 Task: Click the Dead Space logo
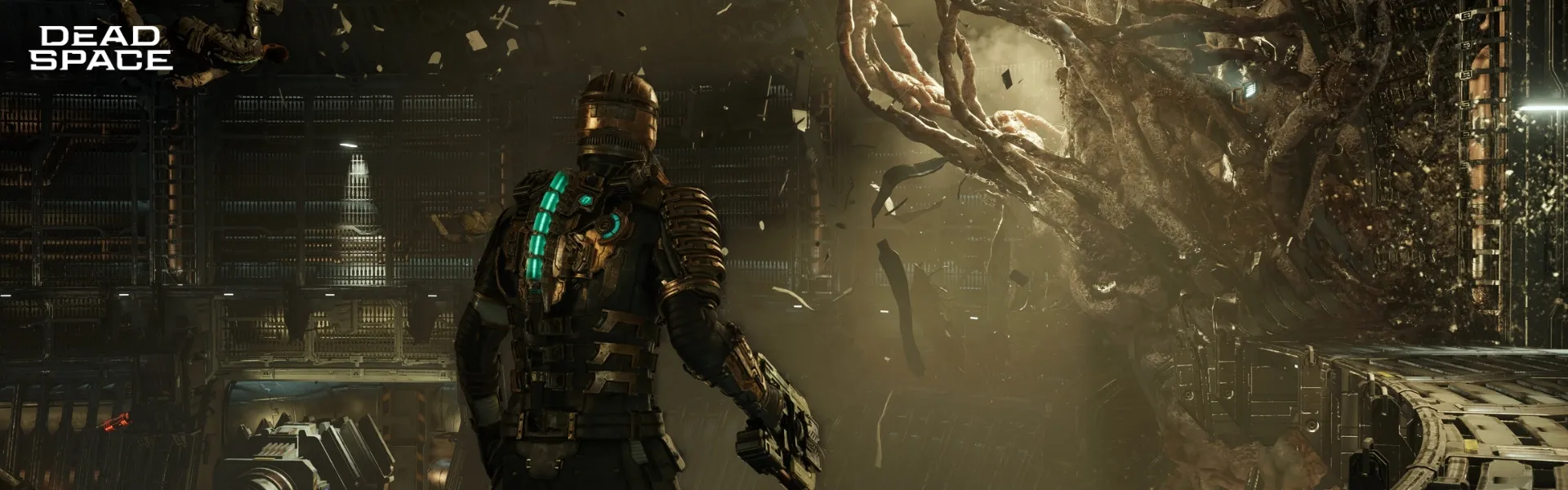point(100,48)
